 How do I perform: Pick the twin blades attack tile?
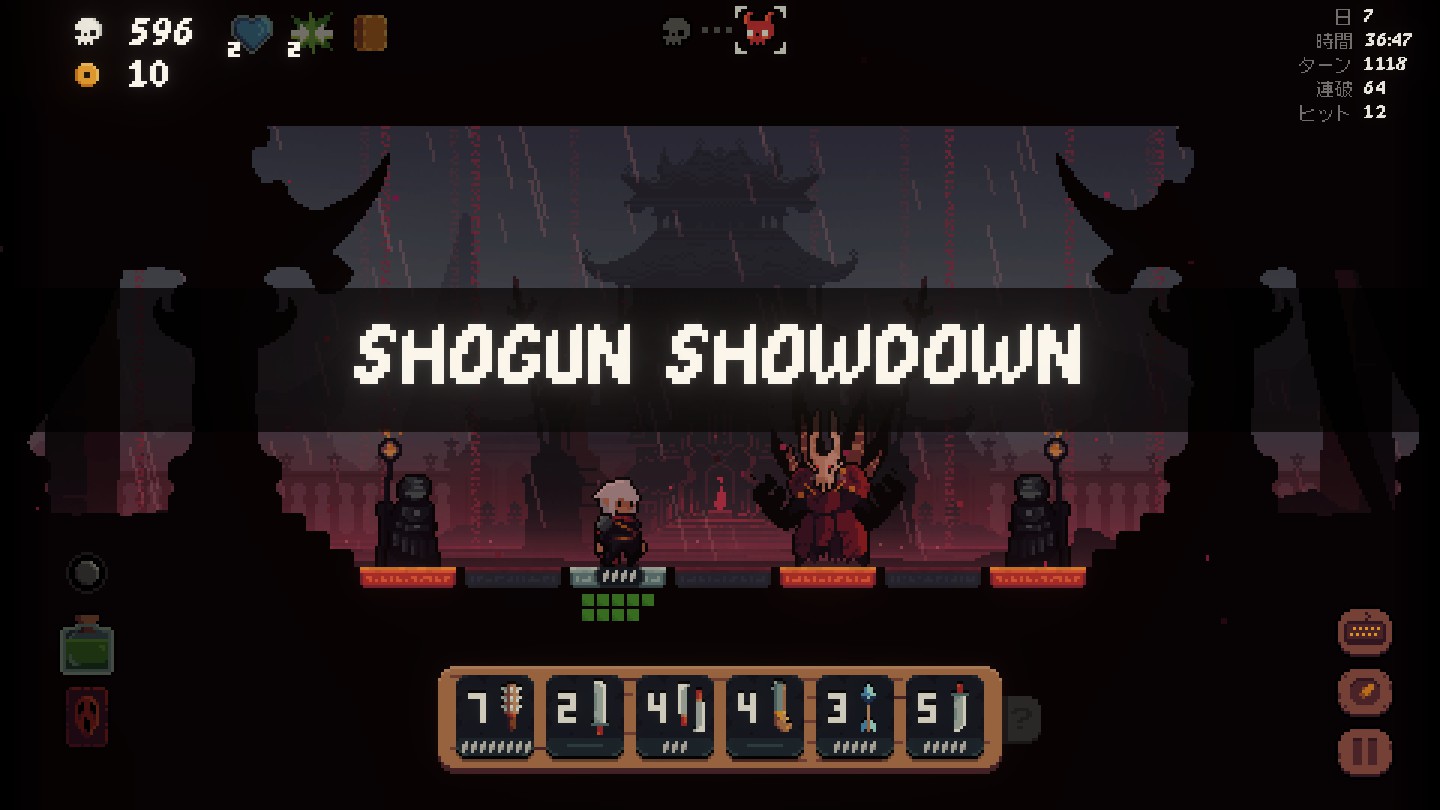coord(675,716)
